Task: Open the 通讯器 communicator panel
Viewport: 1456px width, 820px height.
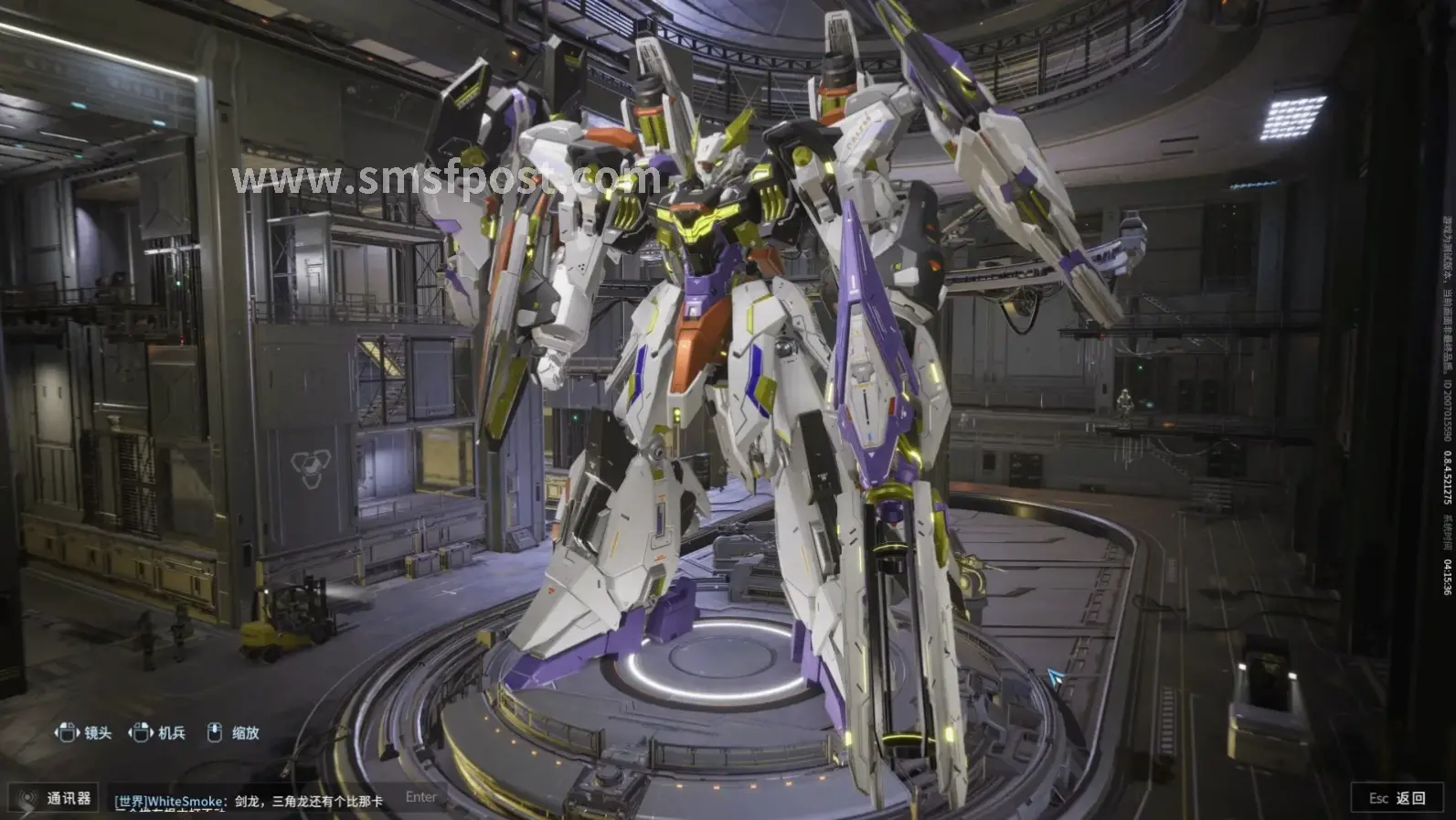Action: [57, 798]
